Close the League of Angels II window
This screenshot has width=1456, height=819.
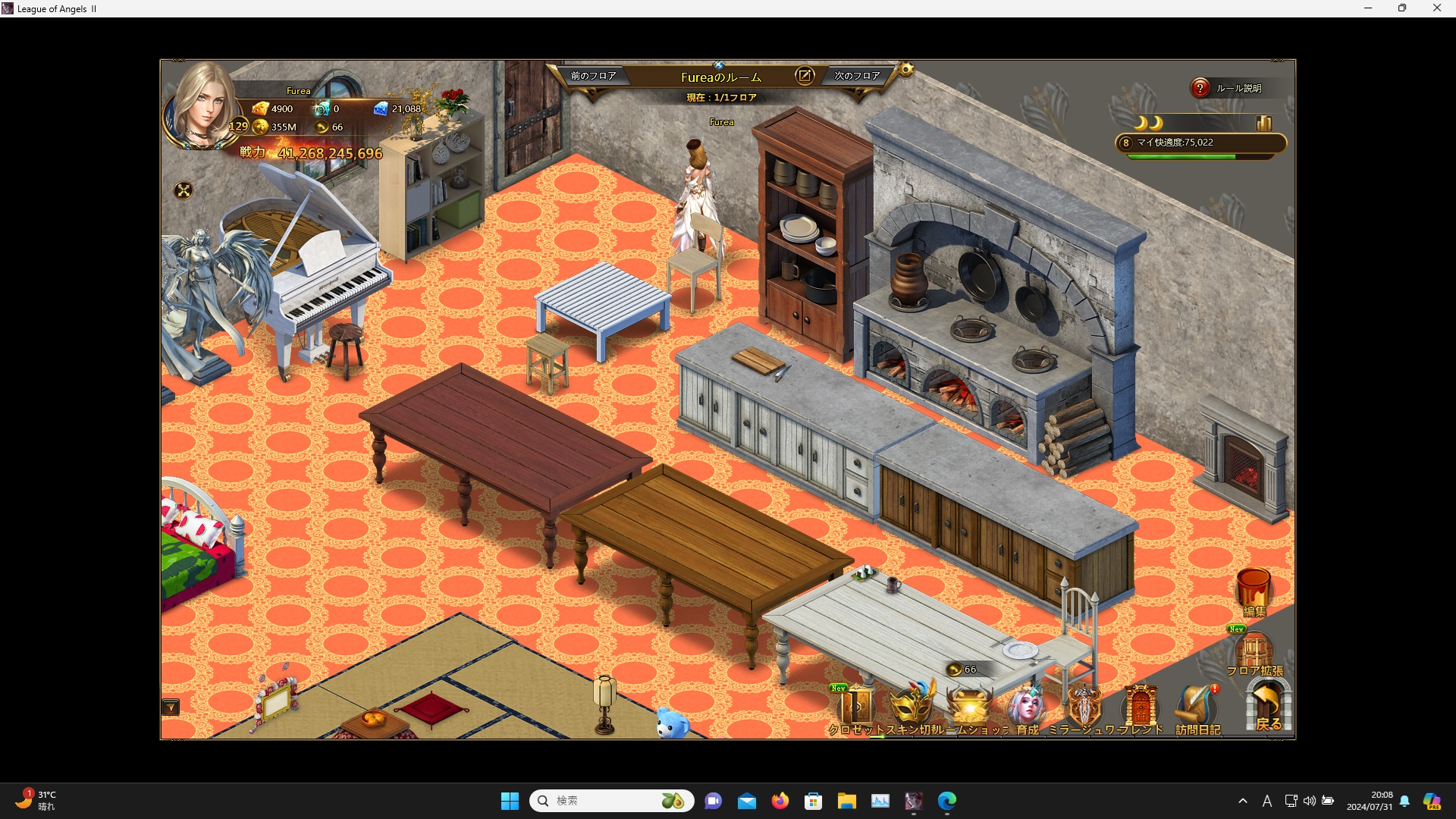click(1436, 8)
